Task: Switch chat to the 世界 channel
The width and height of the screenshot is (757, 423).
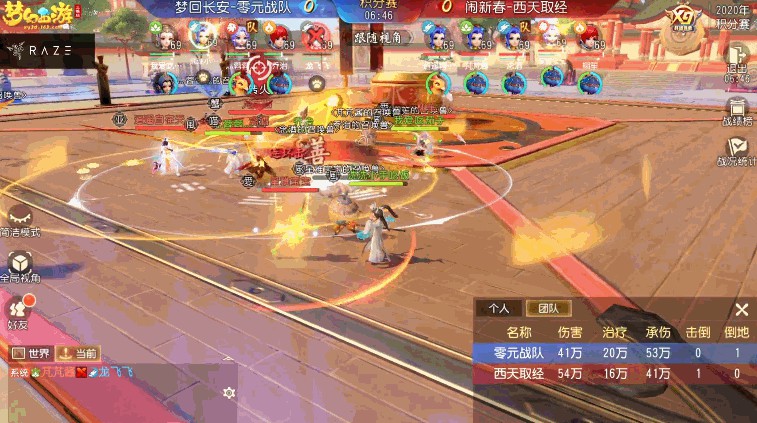Action: pos(30,353)
